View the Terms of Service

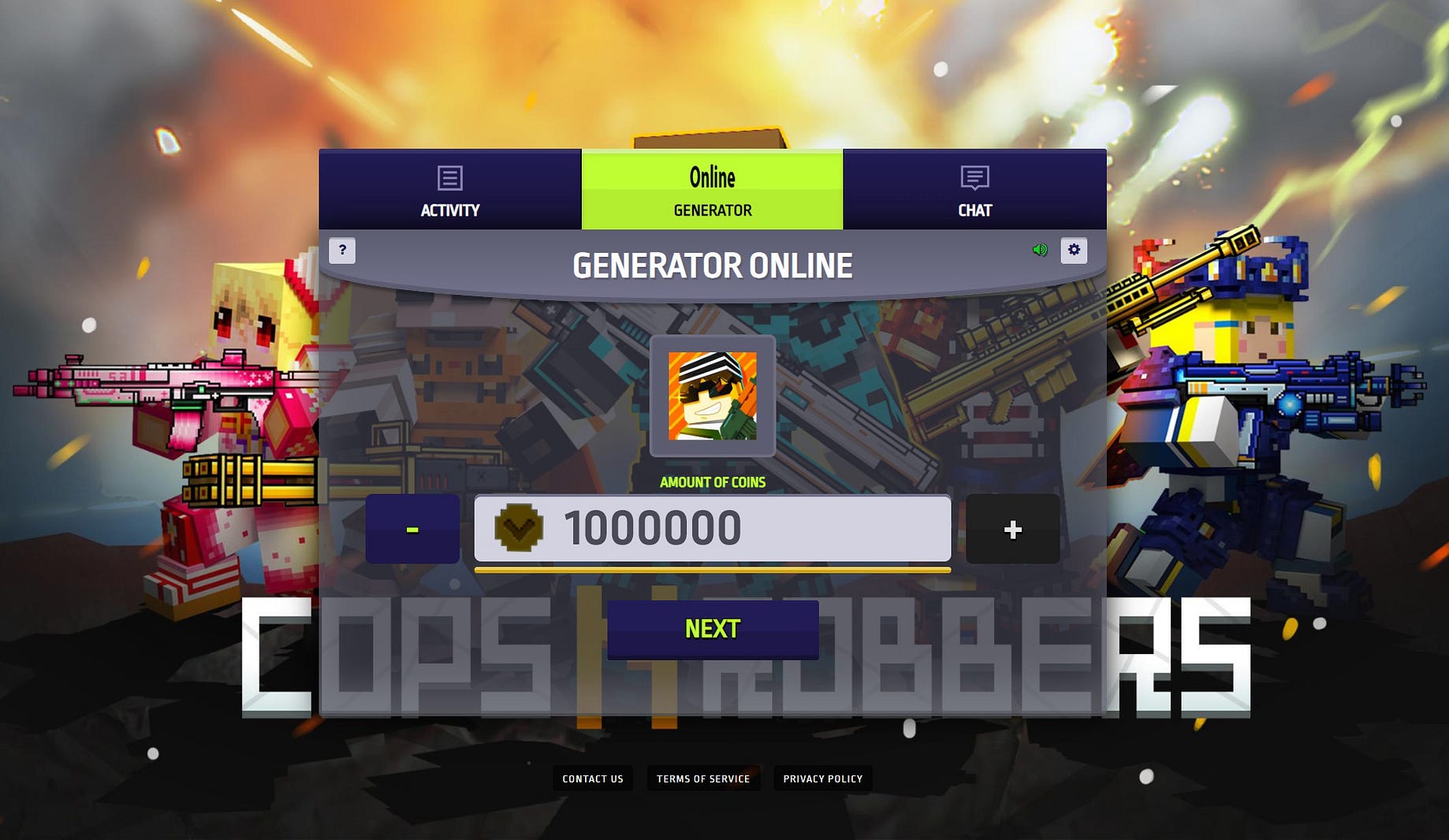click(x=702, y=779)
